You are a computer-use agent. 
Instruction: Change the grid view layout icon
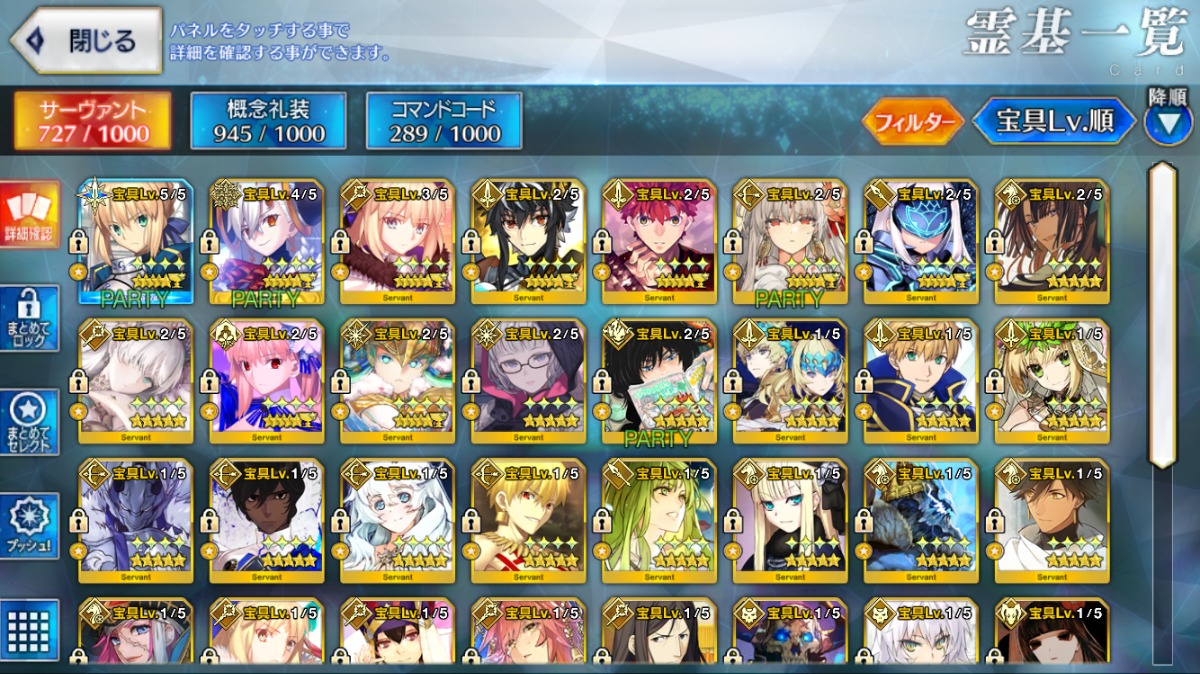30,630
